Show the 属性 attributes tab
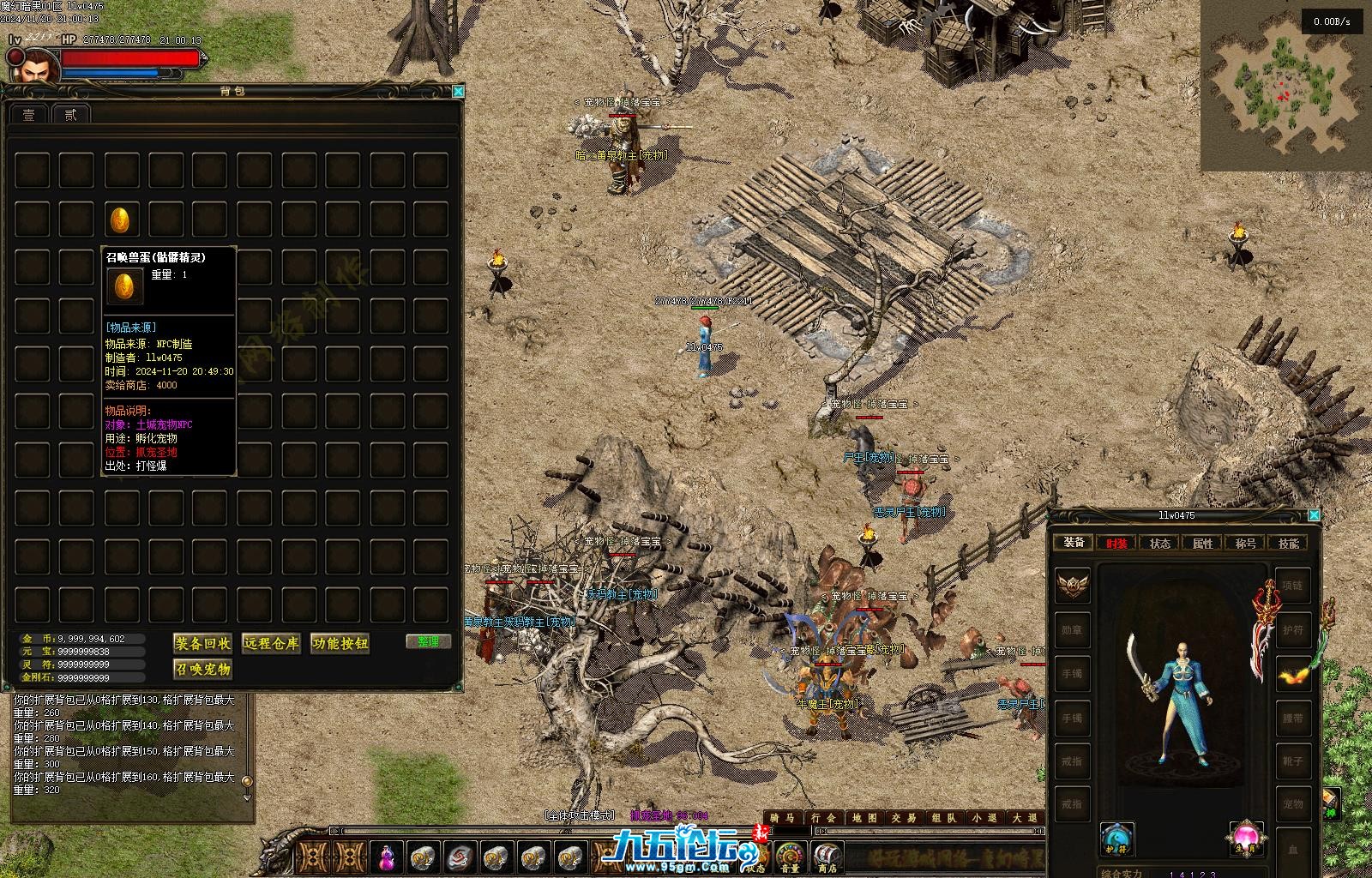 click(x=1202, y=543)
